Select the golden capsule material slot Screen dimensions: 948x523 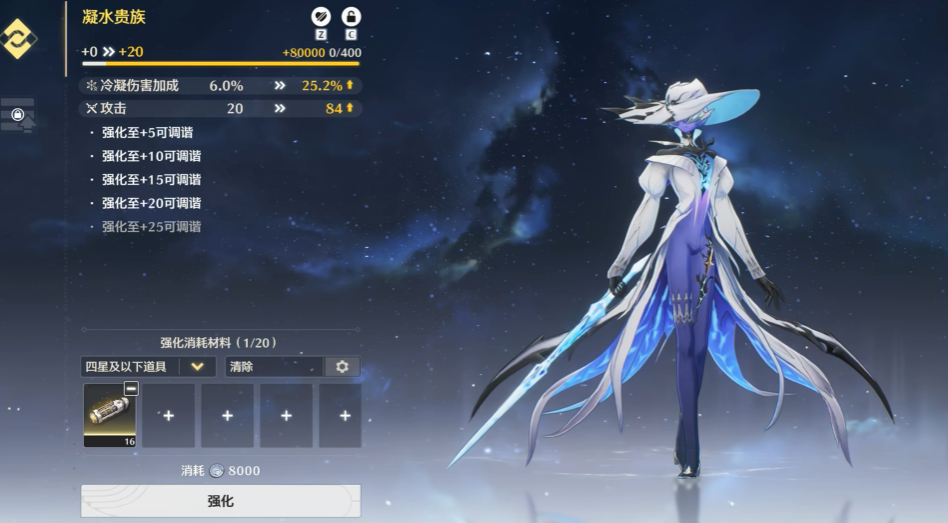tap(110, 414)
